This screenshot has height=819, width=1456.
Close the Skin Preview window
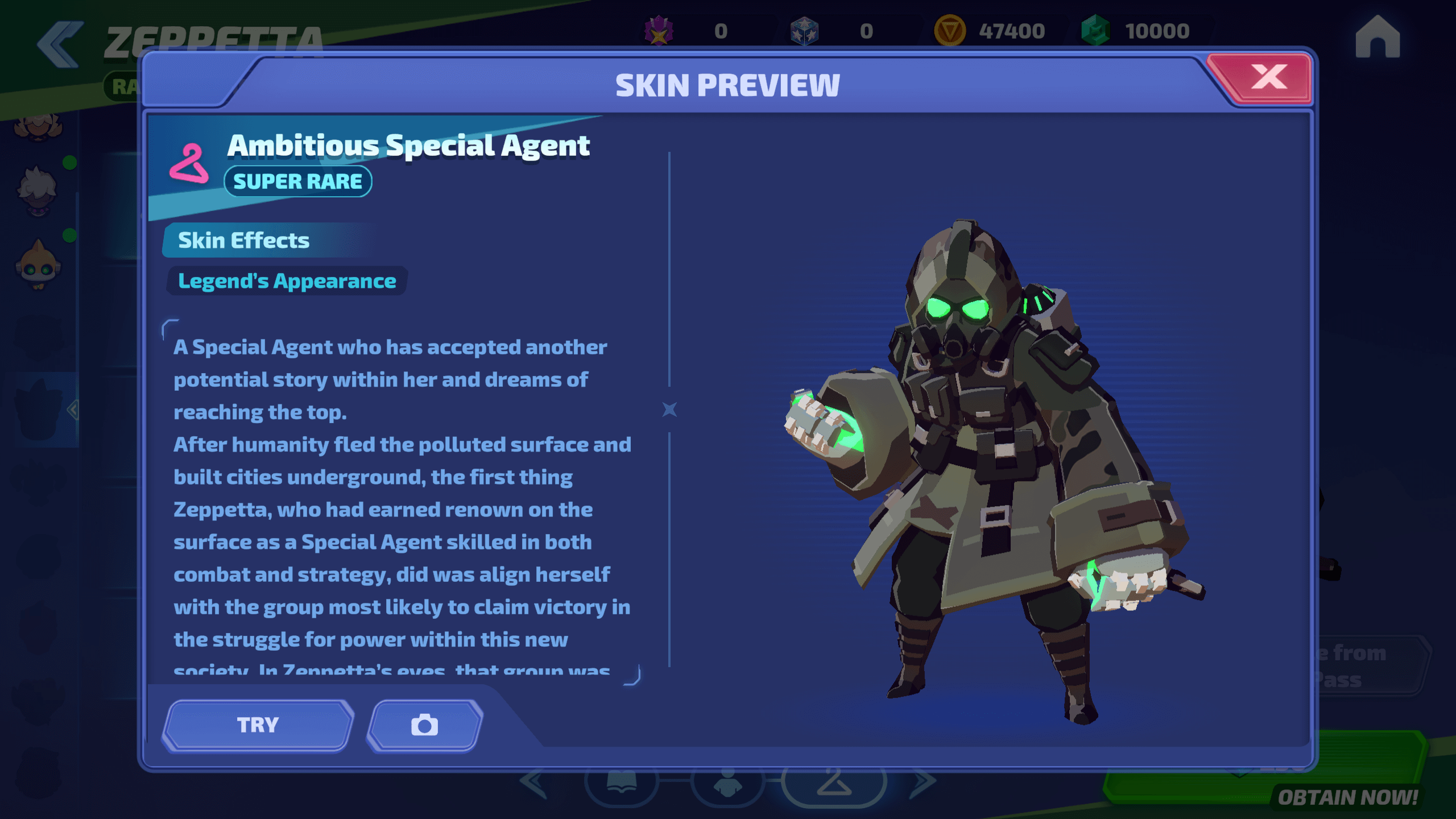point(1268,78)
